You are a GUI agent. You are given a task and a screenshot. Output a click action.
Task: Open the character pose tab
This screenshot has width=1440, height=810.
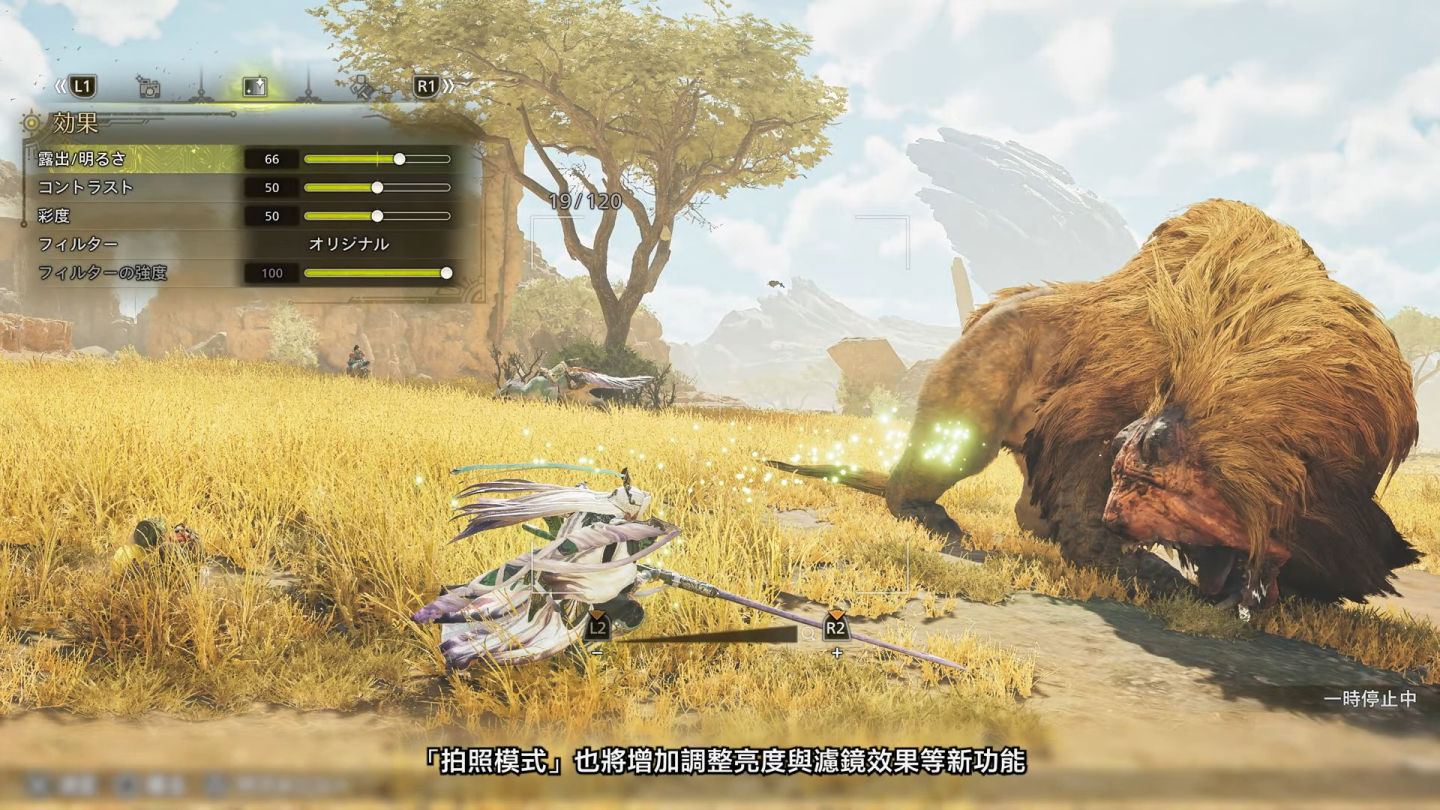(362, 87)
